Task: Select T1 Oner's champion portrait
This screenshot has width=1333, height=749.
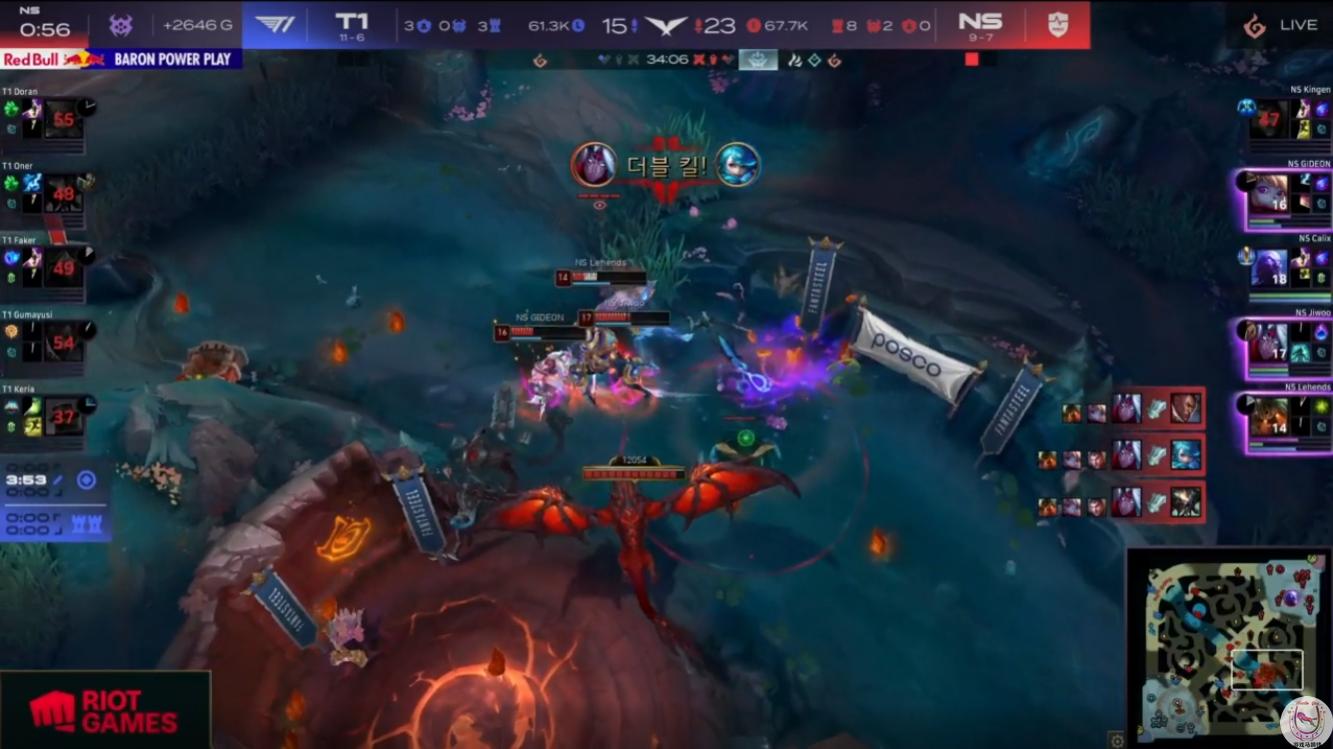Action: coord(64,193)
